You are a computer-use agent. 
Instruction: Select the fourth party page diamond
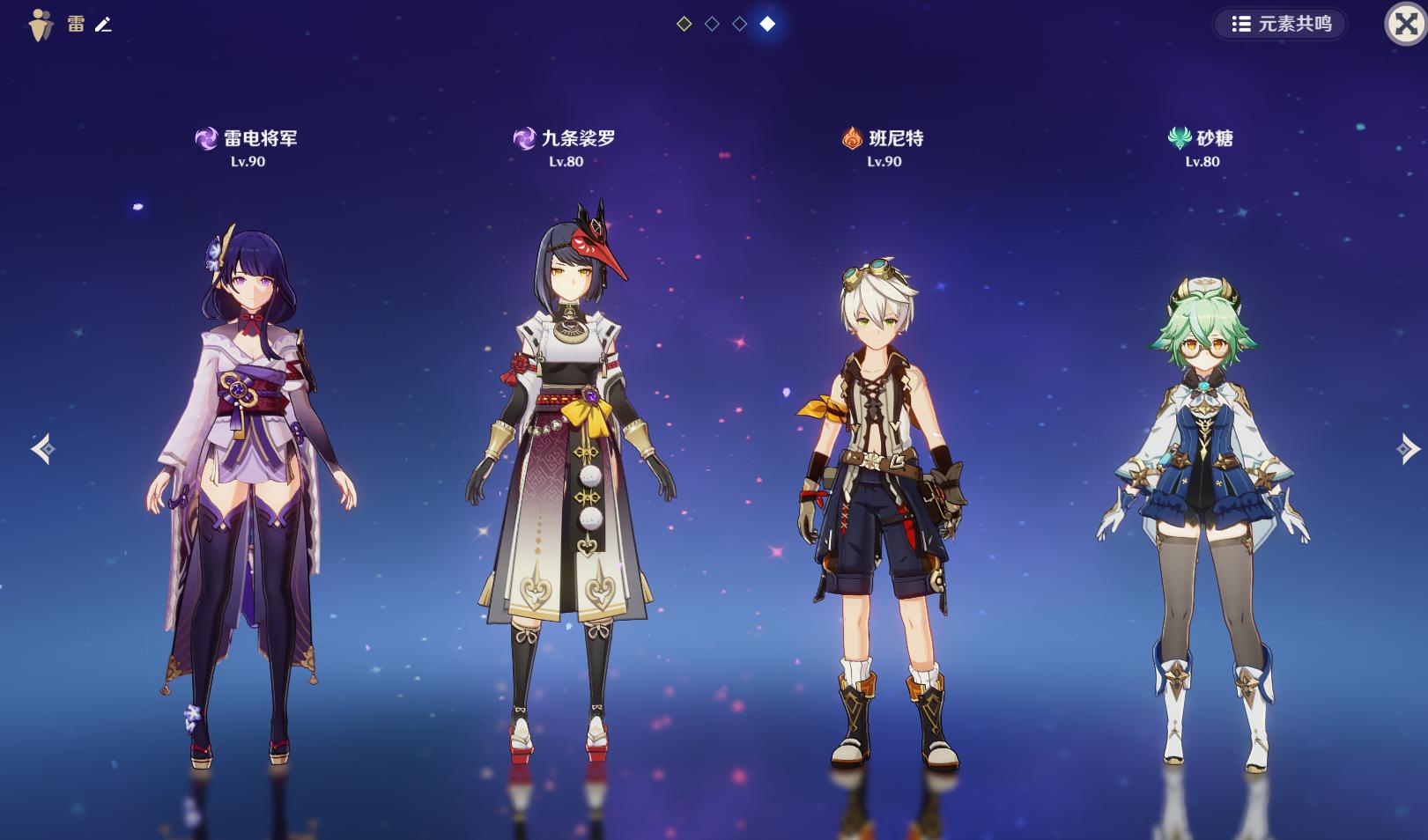767,24
